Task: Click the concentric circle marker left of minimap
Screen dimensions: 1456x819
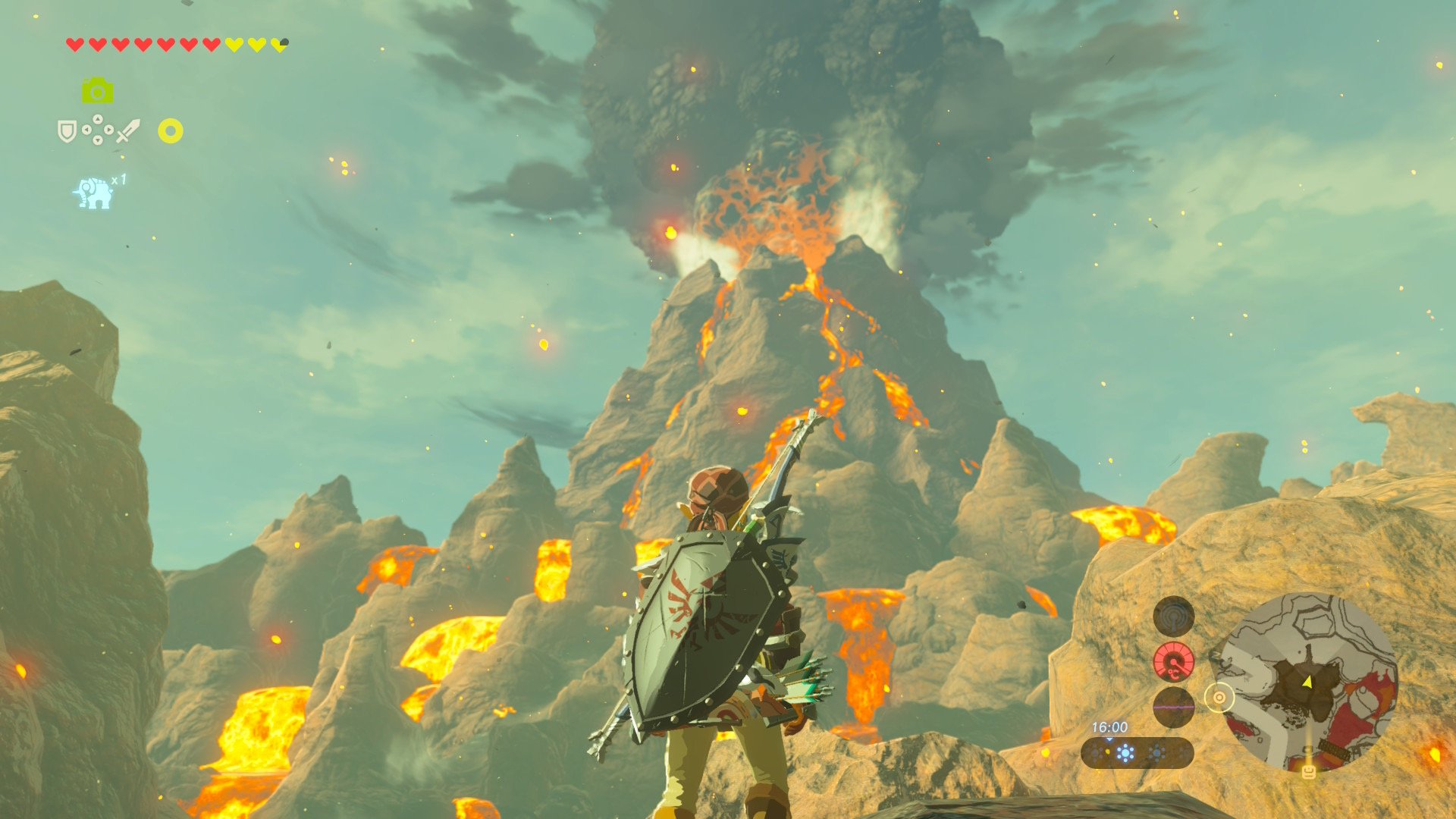Action: [1219, 698]
